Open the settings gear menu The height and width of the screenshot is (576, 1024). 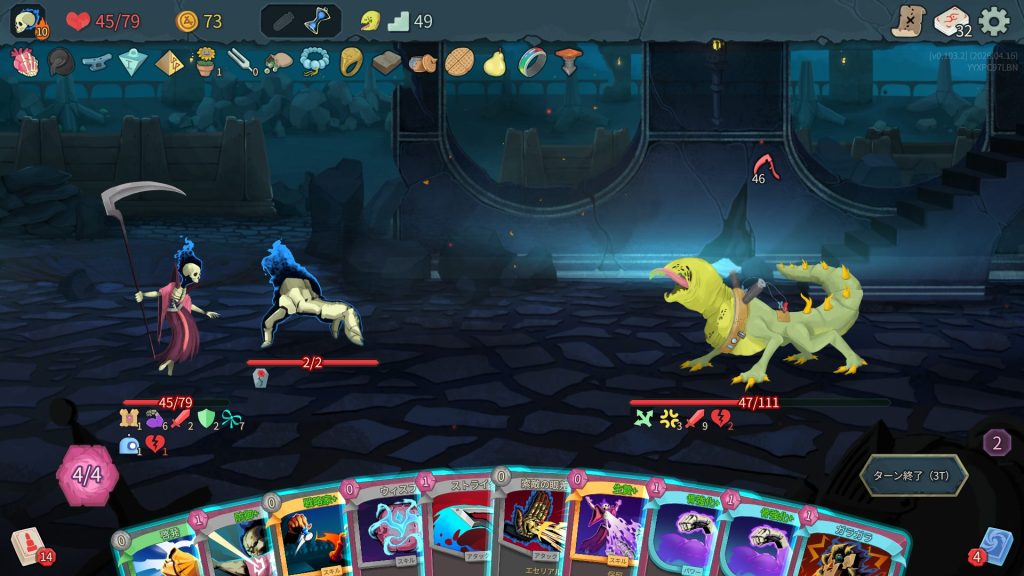click(x=993, y=21)
